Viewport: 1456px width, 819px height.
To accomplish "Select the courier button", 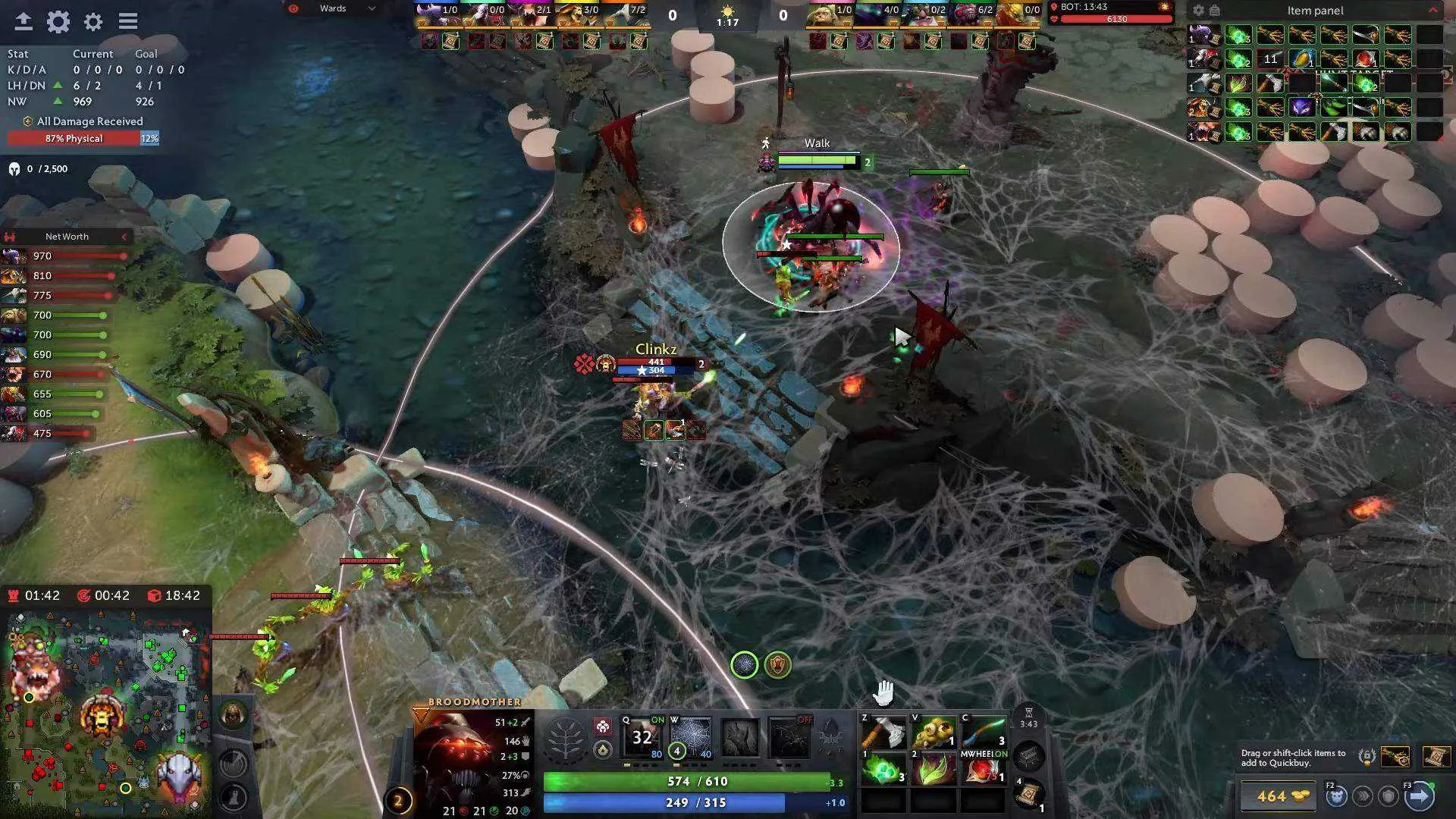I will pos(1336,795).
